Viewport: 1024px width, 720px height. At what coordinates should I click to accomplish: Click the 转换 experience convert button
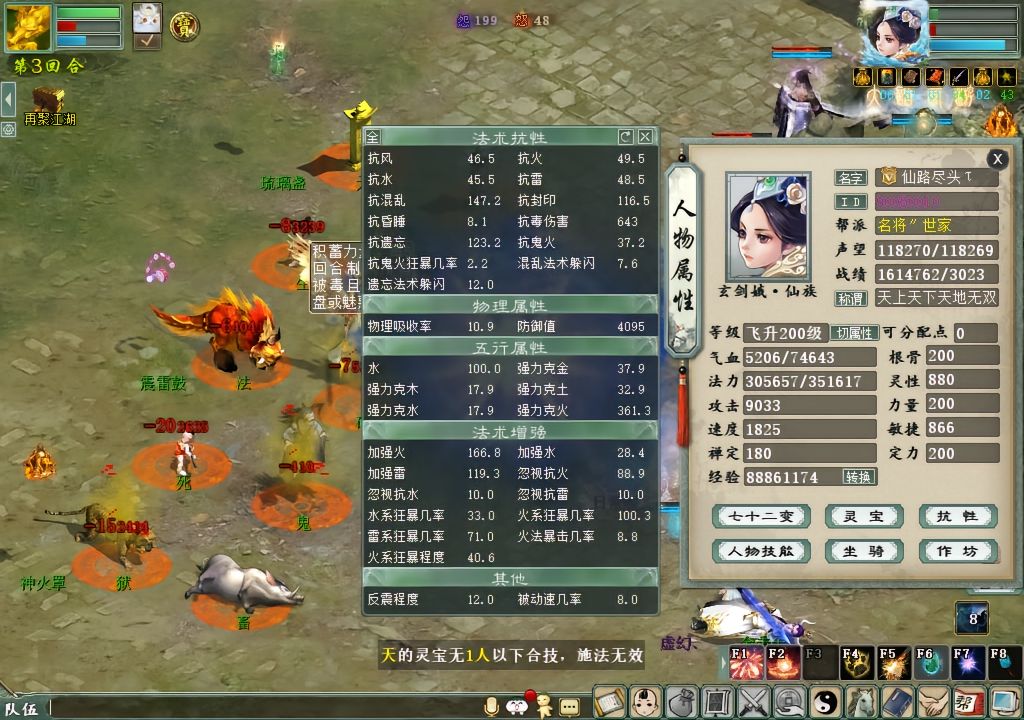[858, 477]
